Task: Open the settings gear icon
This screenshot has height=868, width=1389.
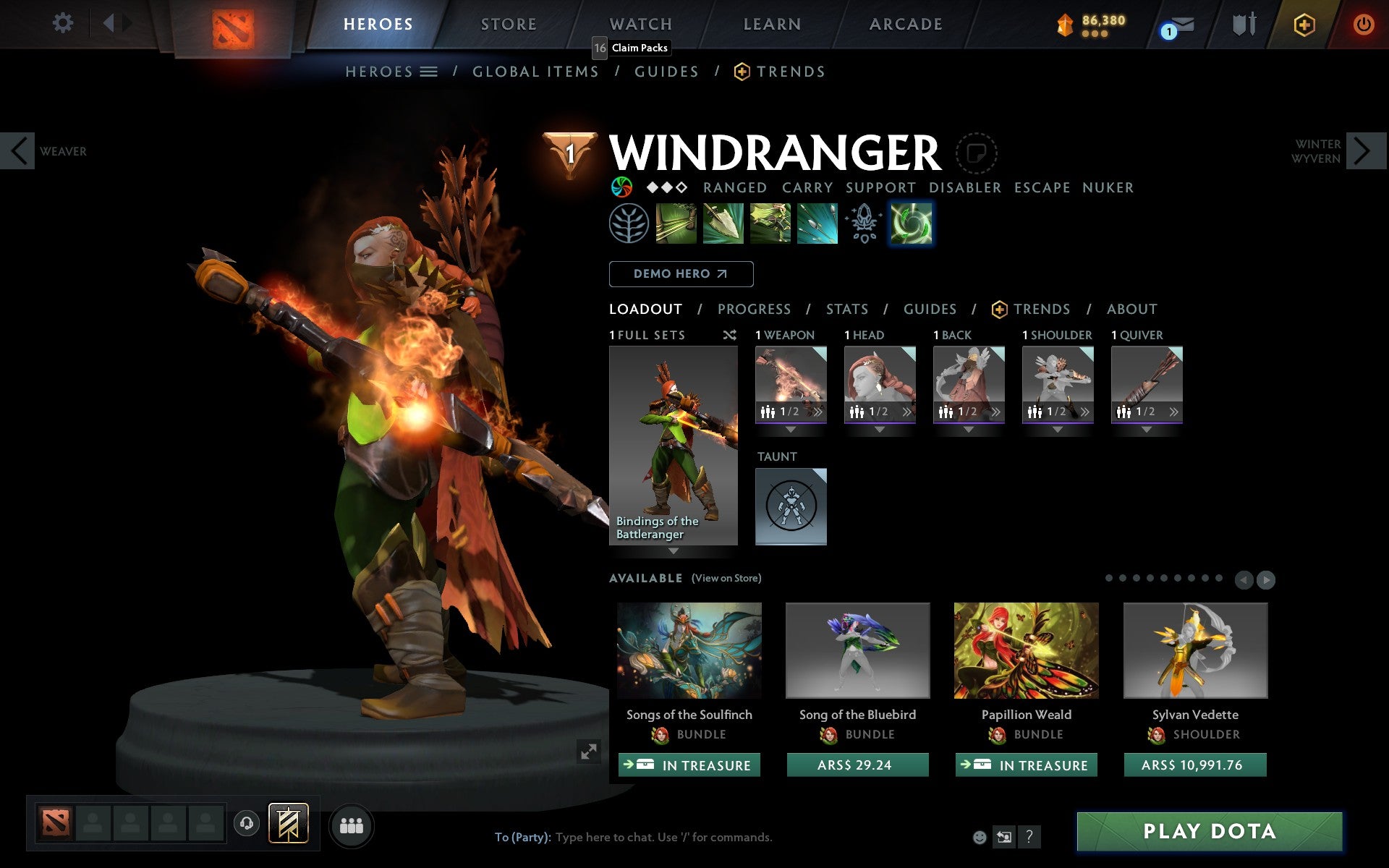Action: point(64,24)
